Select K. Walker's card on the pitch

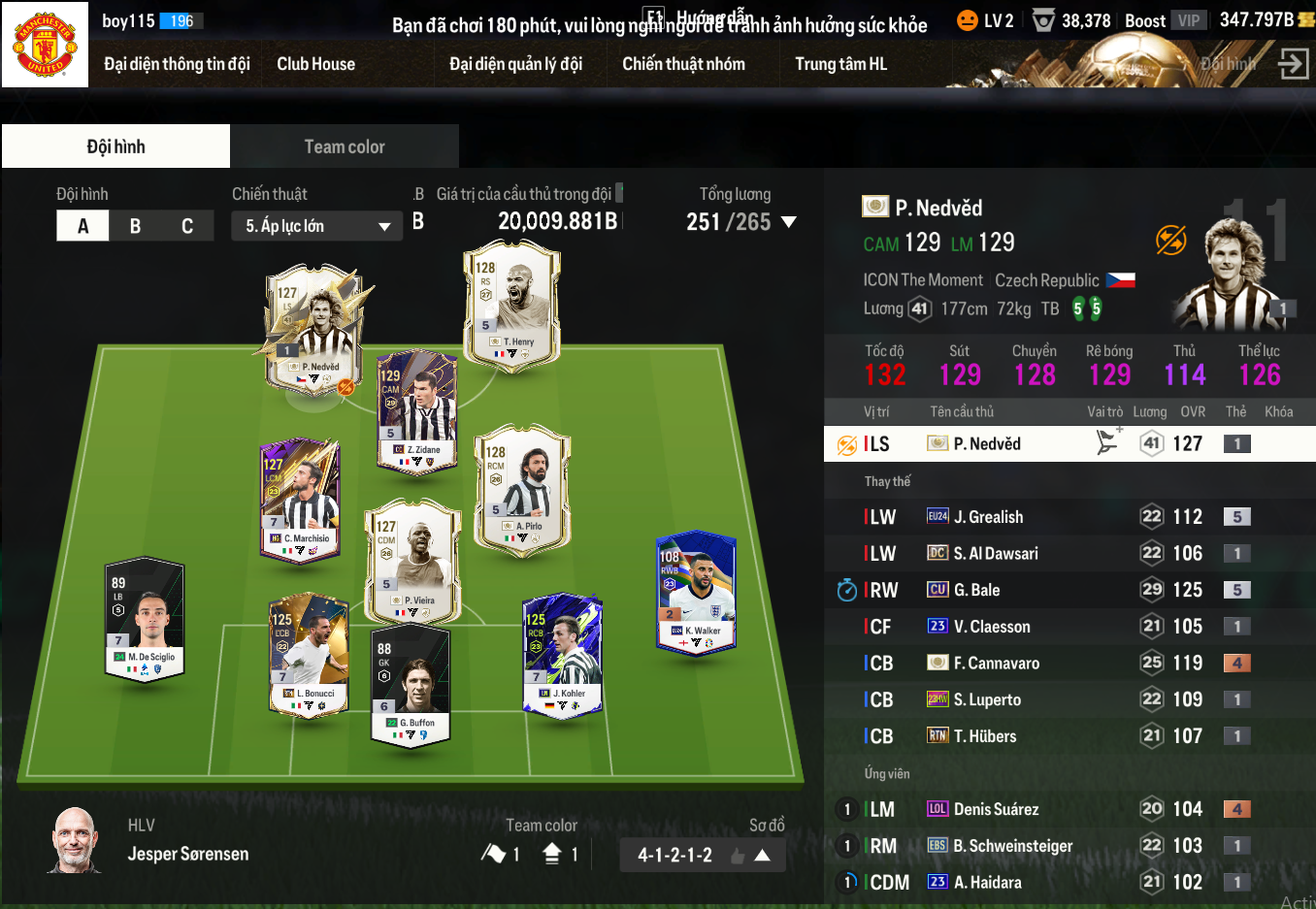(696, 594)
